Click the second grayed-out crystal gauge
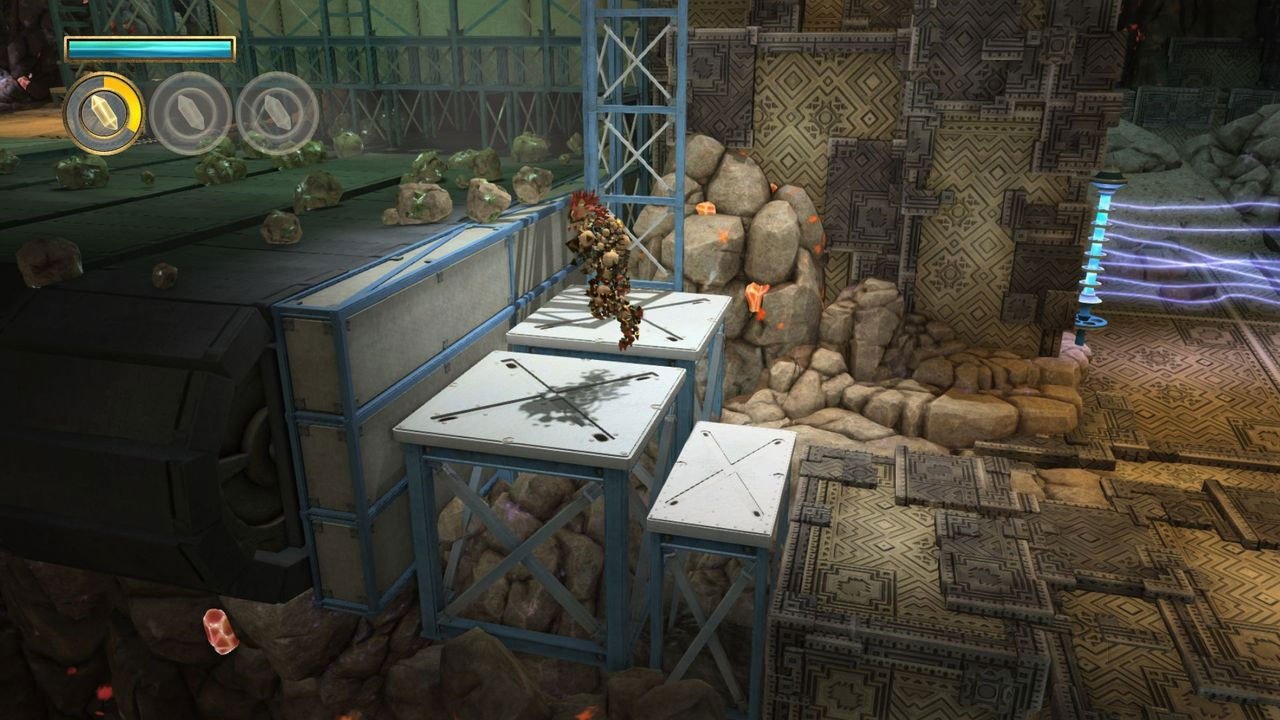 188,111
